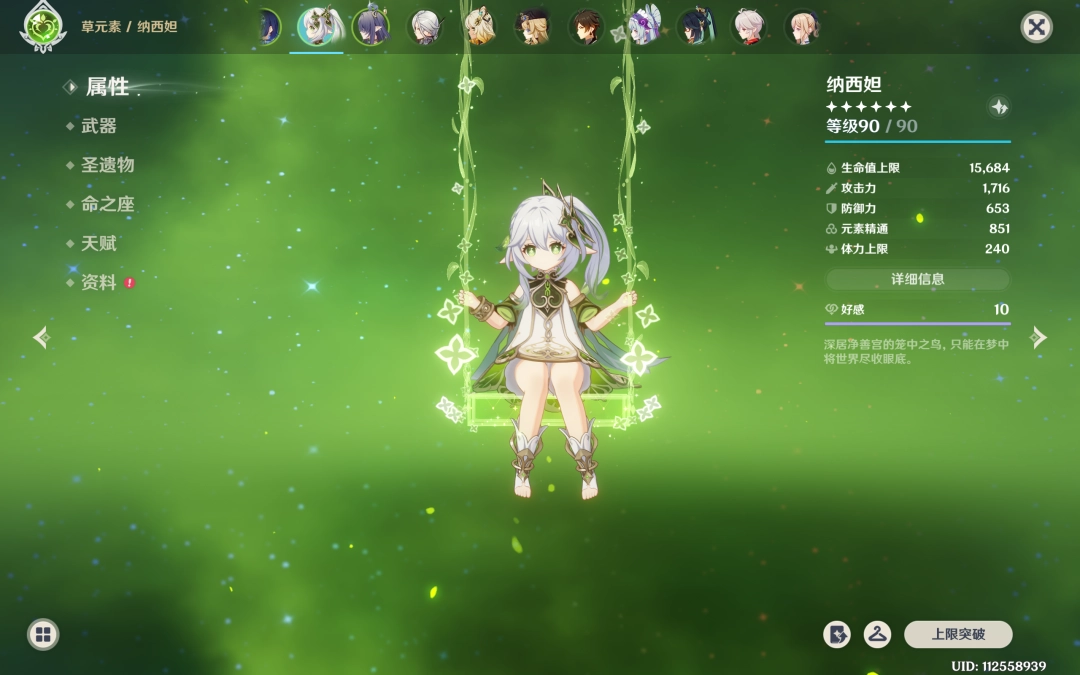This screenshot has height=675, width=1080.
Task: Open the 资料 profile entry
Action: 99,283
